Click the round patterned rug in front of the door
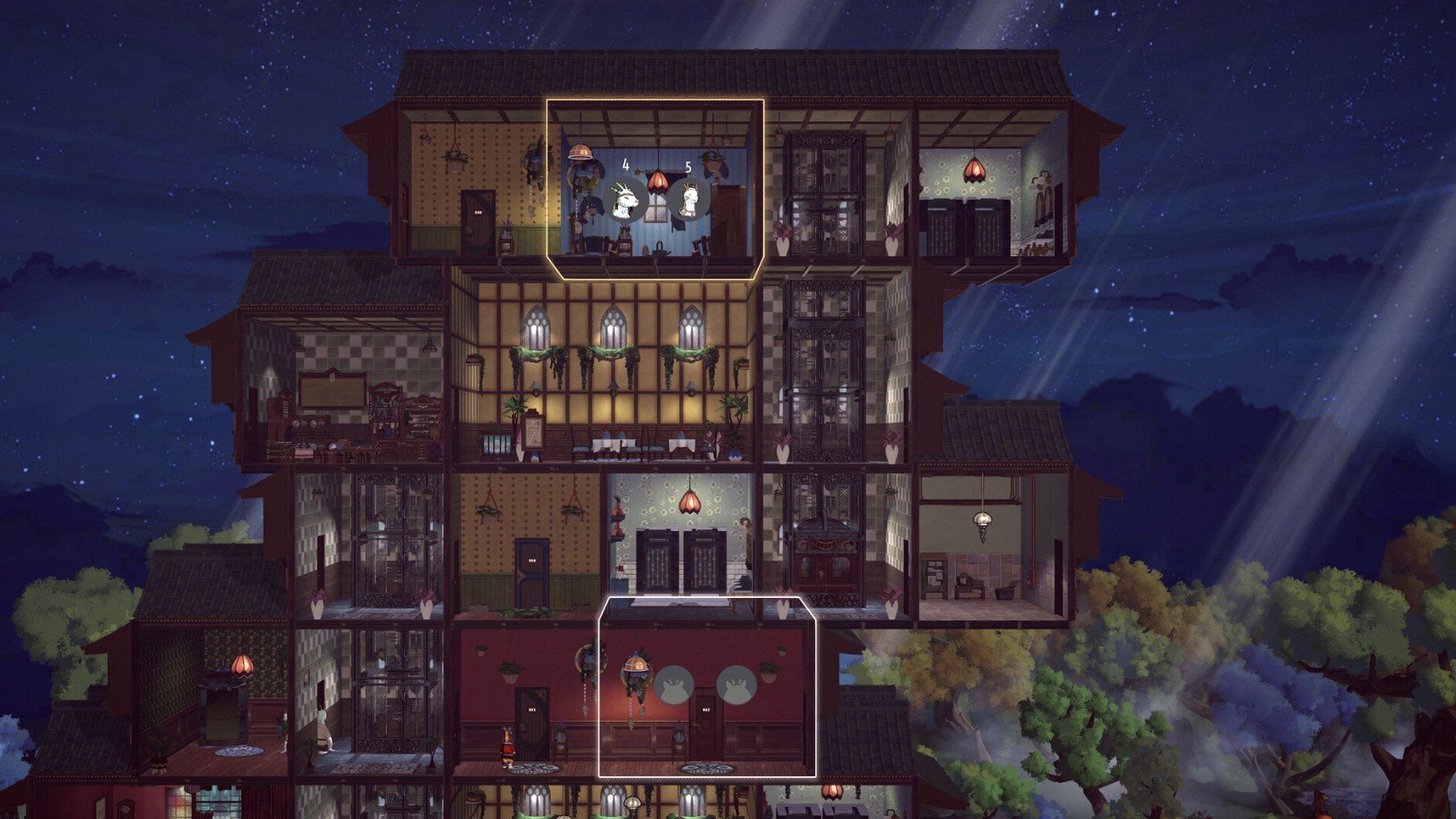Viewport: 1456px width, 819px height. click(705, 769)
